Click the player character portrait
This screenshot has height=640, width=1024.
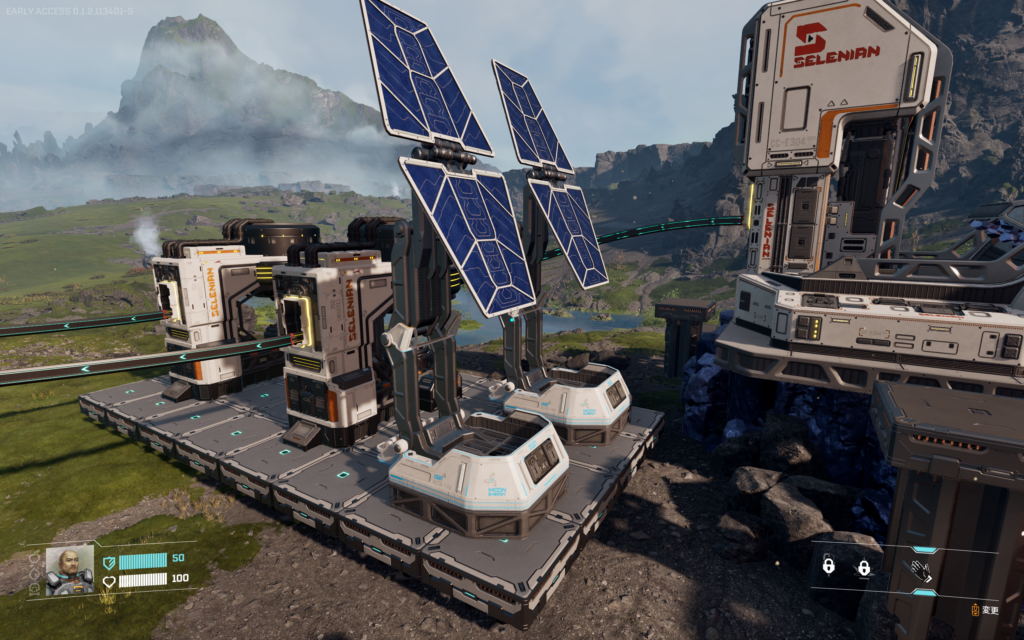(x=70, y=570)
